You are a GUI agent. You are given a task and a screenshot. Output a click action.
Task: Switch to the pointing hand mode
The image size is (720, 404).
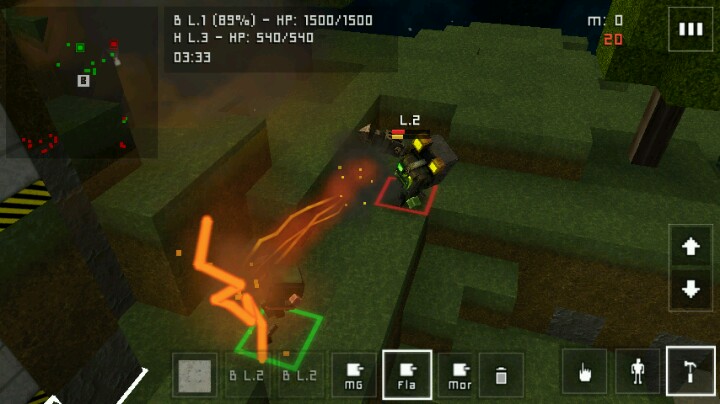pyautogui.click(x=586, y=373)
